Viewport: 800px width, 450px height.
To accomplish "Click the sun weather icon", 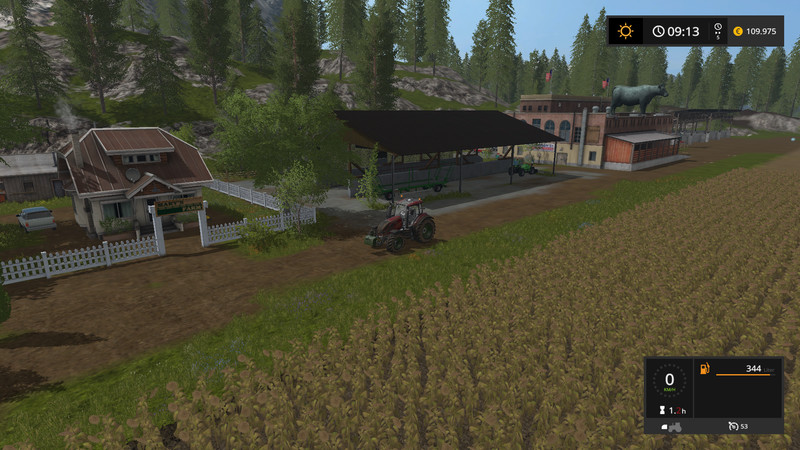I will coord(626,31).
